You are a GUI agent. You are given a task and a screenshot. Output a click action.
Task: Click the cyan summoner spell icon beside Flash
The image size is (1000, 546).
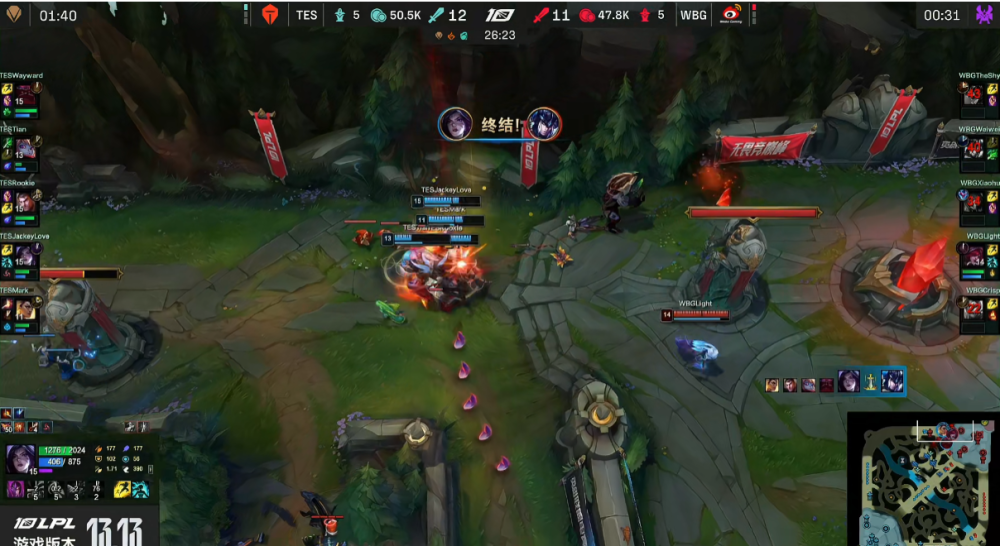(x=141, y=489)
